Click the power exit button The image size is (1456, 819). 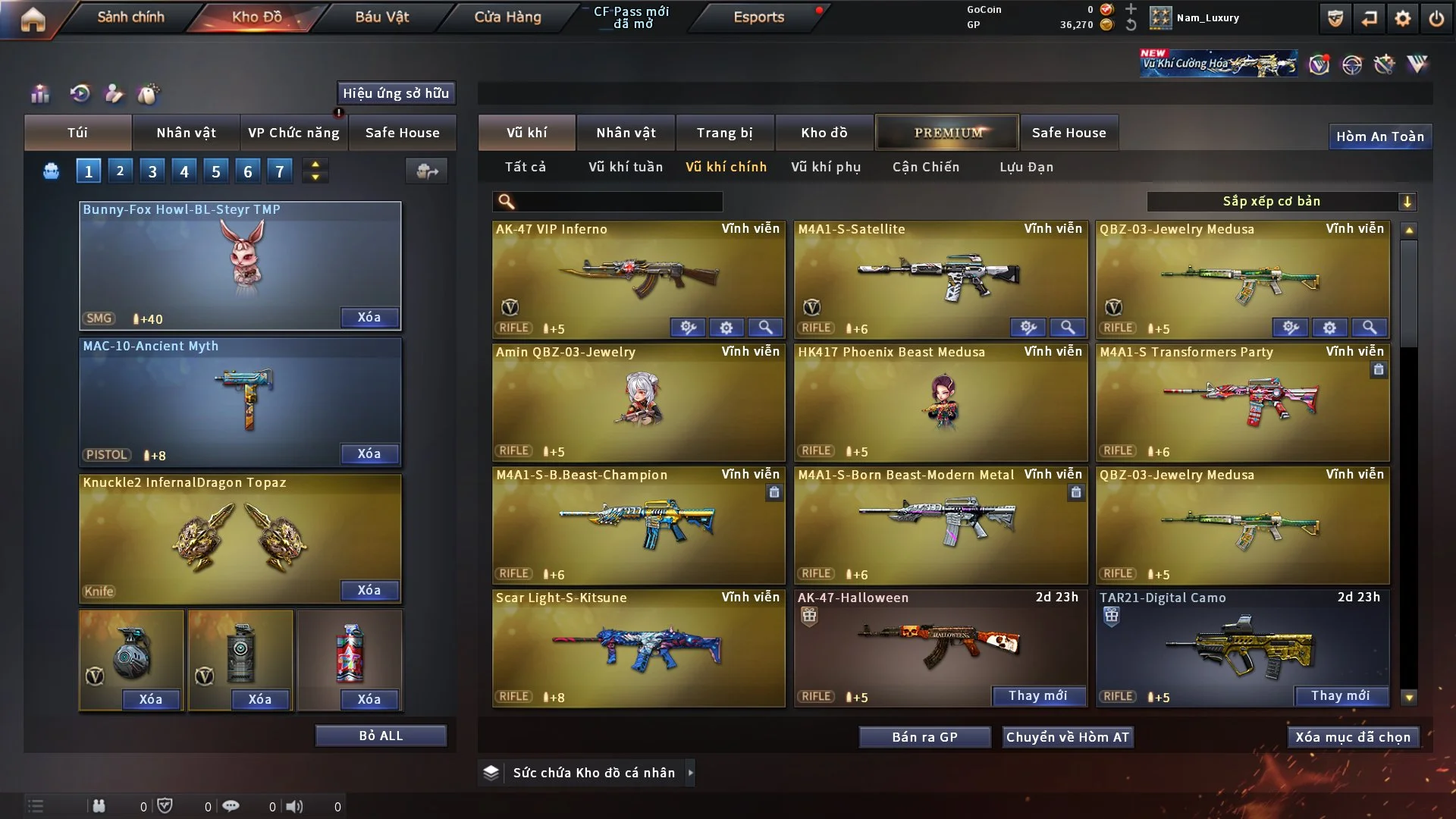1436,18
